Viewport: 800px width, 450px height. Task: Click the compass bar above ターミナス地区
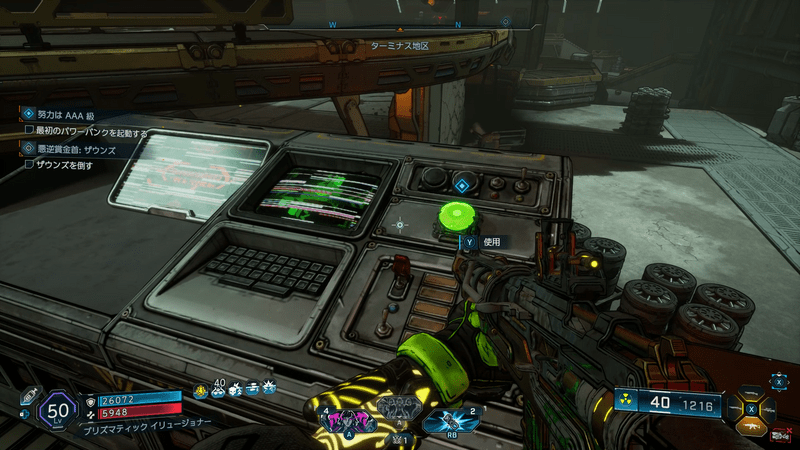point(400,22)
